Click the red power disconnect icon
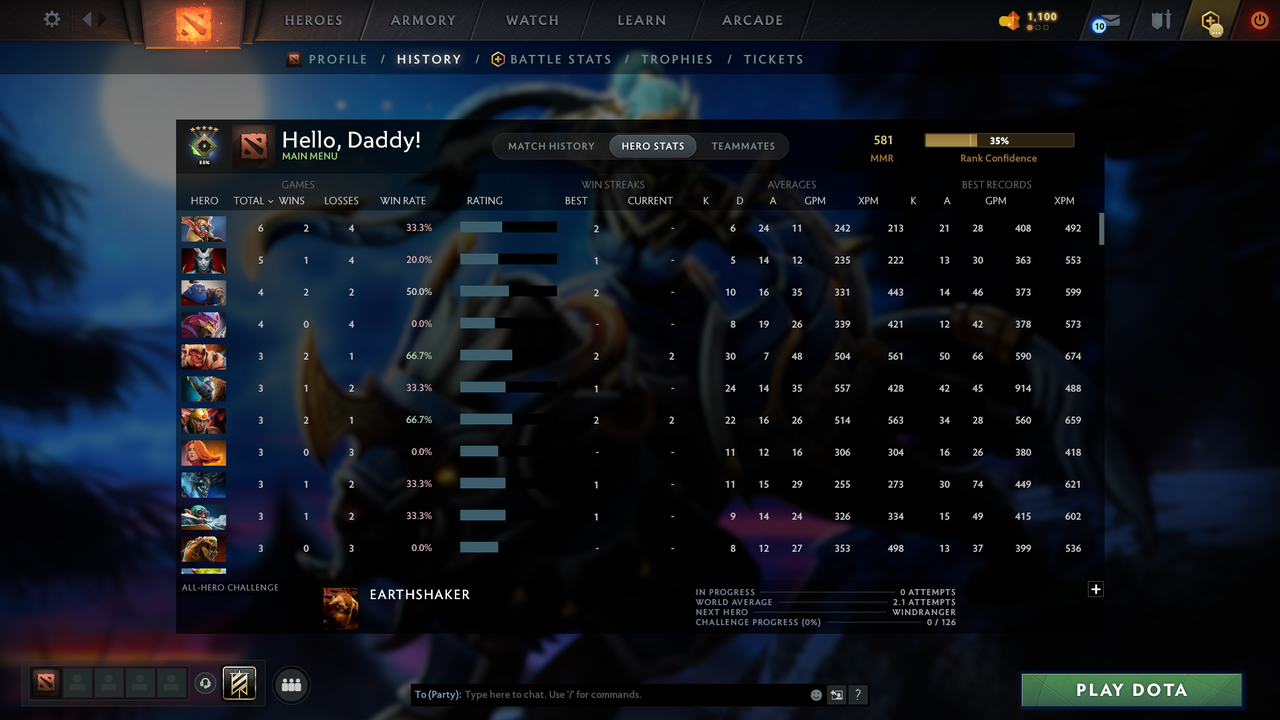This screenshot has width=1280, height=720. pyautogui.click(x=1259, y=19)
